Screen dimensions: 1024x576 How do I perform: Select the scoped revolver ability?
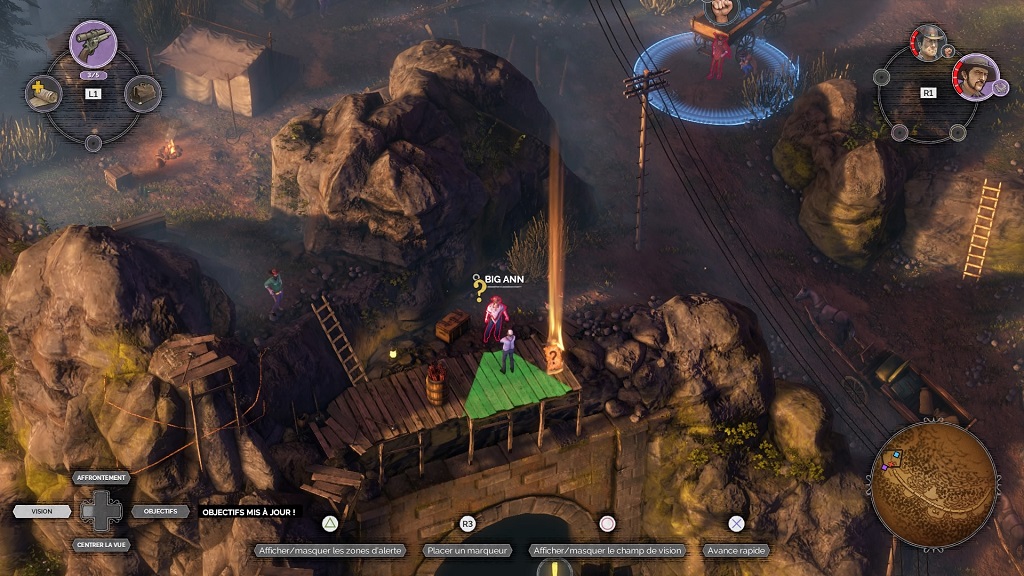(93, 45)
